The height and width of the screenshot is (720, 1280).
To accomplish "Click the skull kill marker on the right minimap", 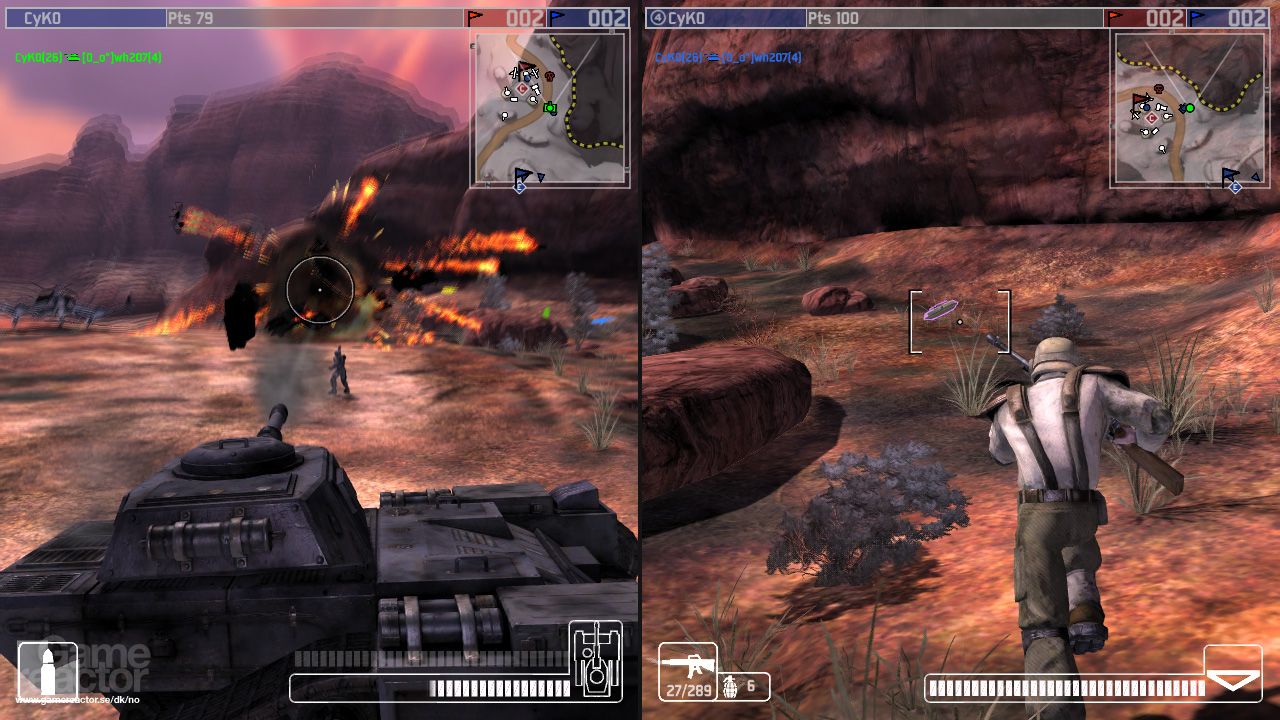I will point(1160,87).
